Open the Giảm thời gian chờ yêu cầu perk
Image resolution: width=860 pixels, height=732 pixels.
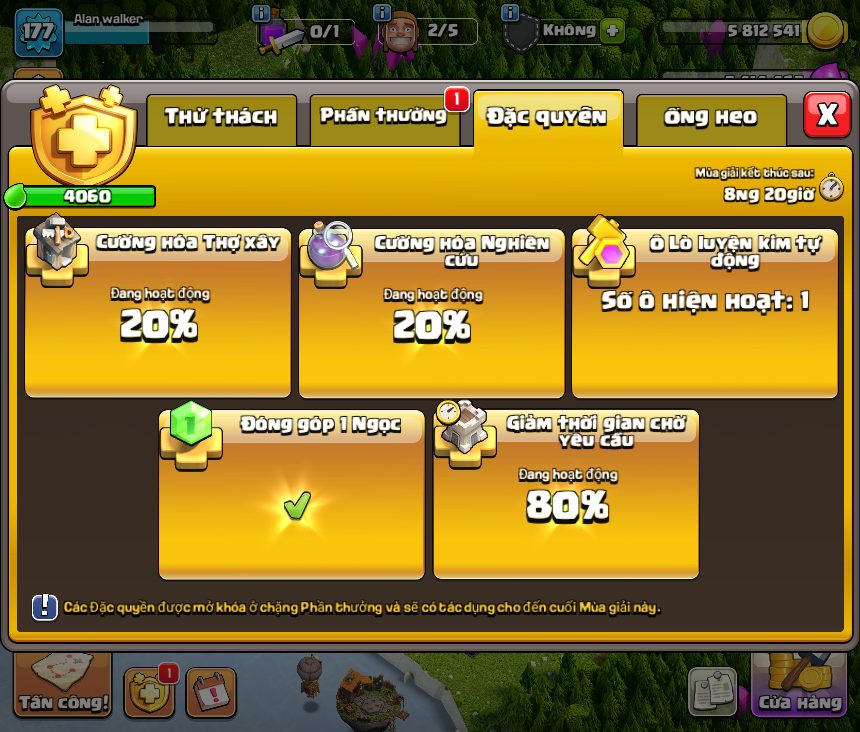[566, 494]
